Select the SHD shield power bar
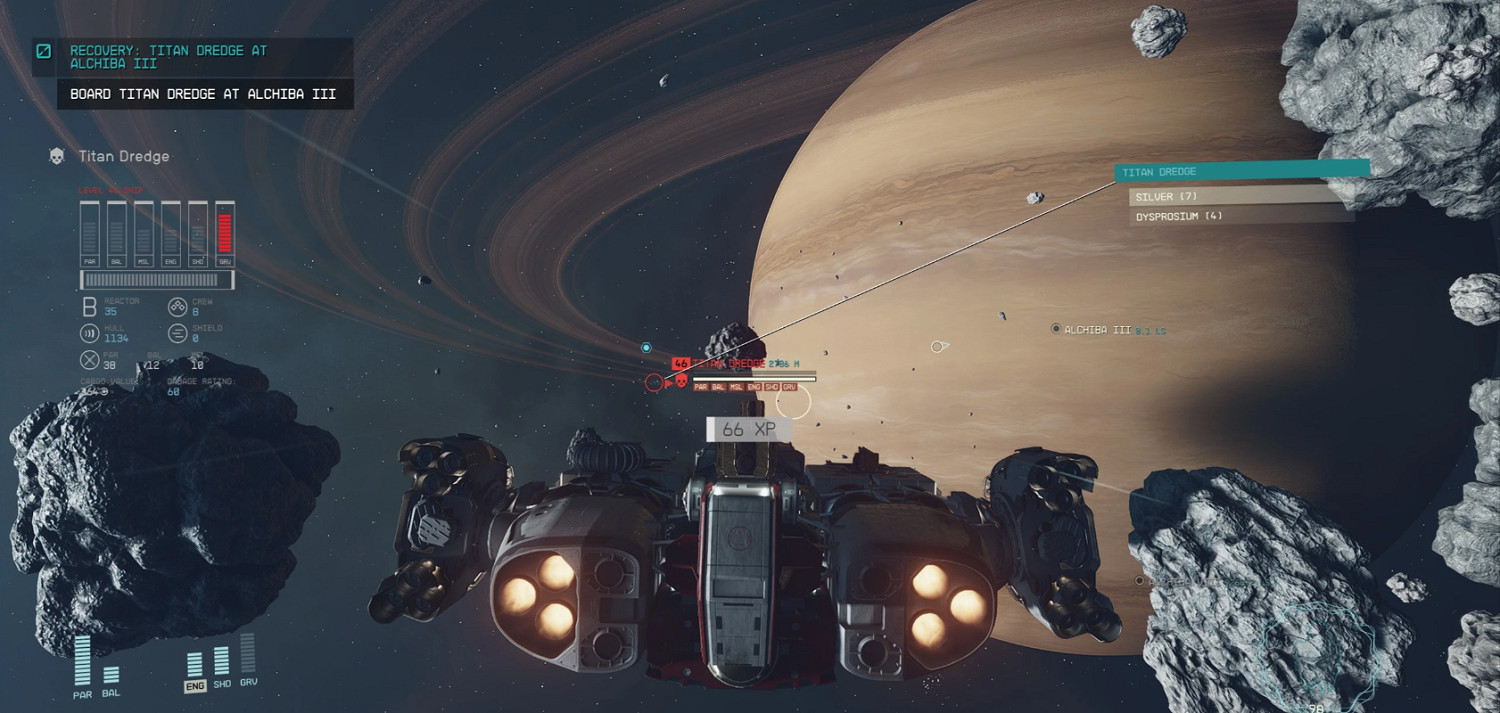The width and height of the screenshot is (1500, 713). [222, 663]
